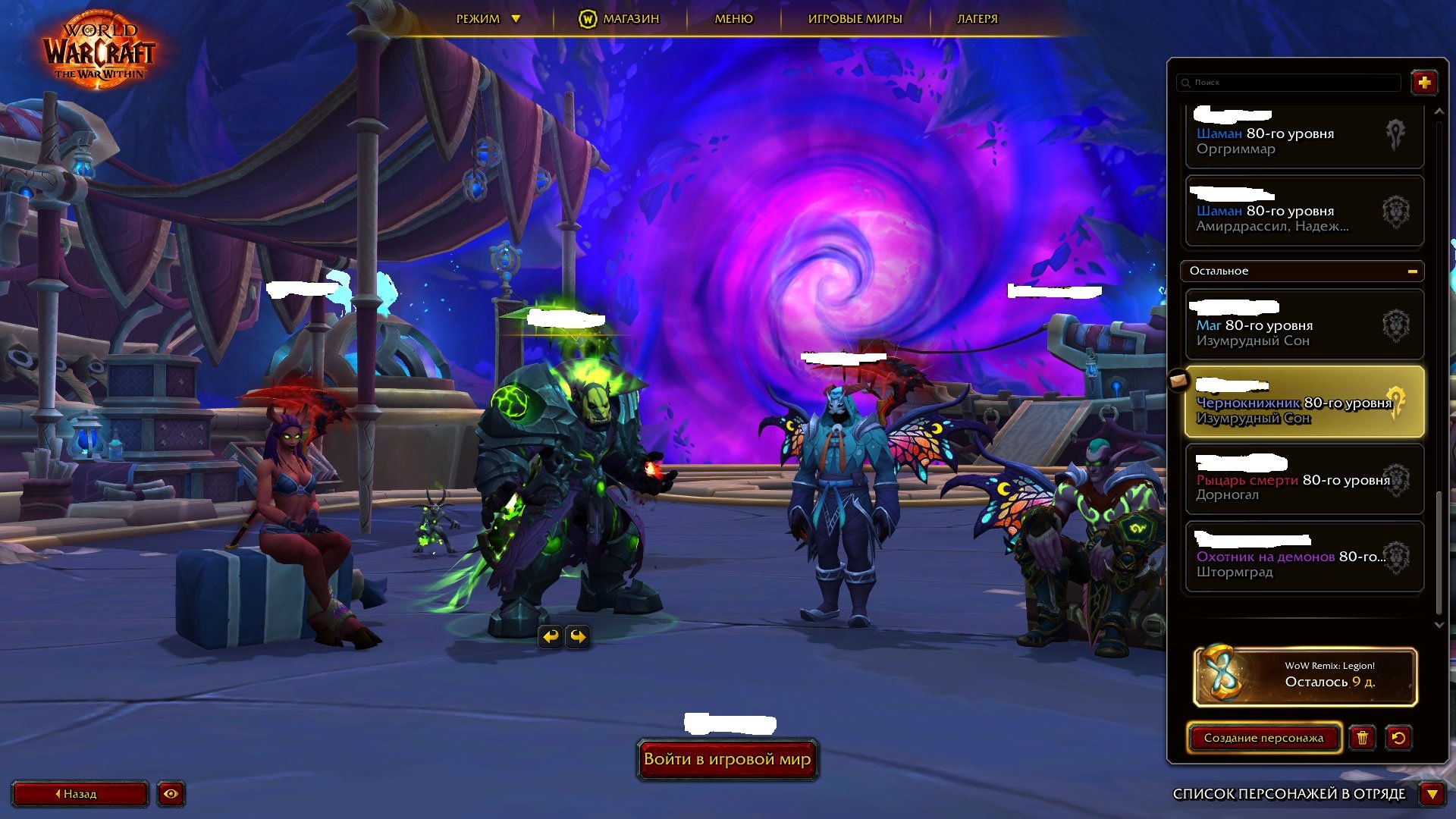This screenshot has height=819, width=1456.
Task: Go back with the Назад button
Action: tap(80, 794)
